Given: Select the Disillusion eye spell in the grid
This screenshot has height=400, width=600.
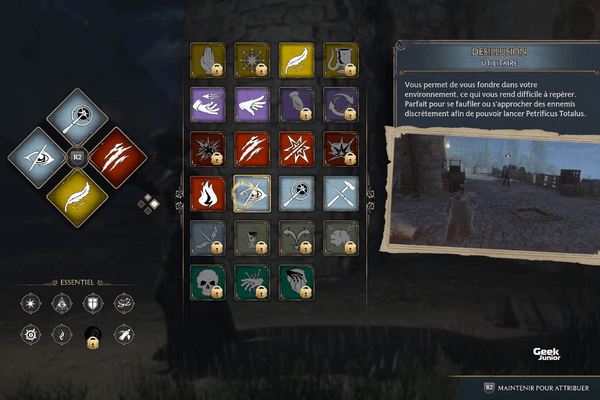Looking at the screenshot, I should pos(250,192).
